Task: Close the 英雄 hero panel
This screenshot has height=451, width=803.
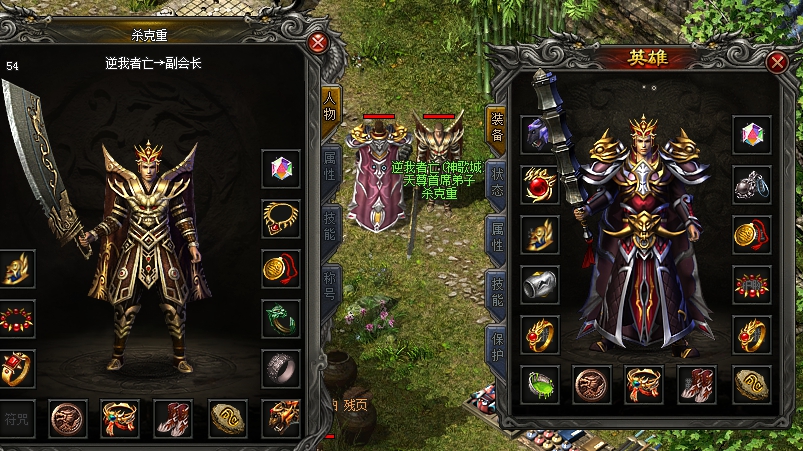Action: [x=776, y=63]
